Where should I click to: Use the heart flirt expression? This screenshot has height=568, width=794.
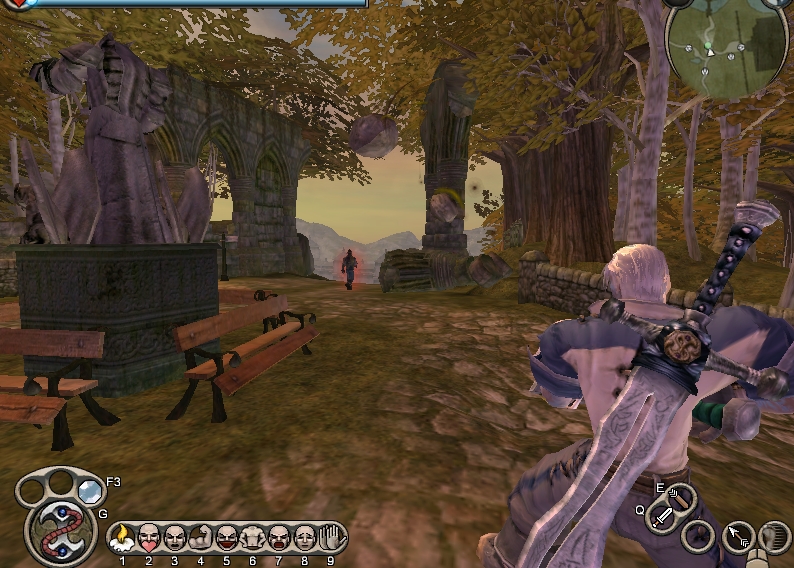(x=149, y=538)
